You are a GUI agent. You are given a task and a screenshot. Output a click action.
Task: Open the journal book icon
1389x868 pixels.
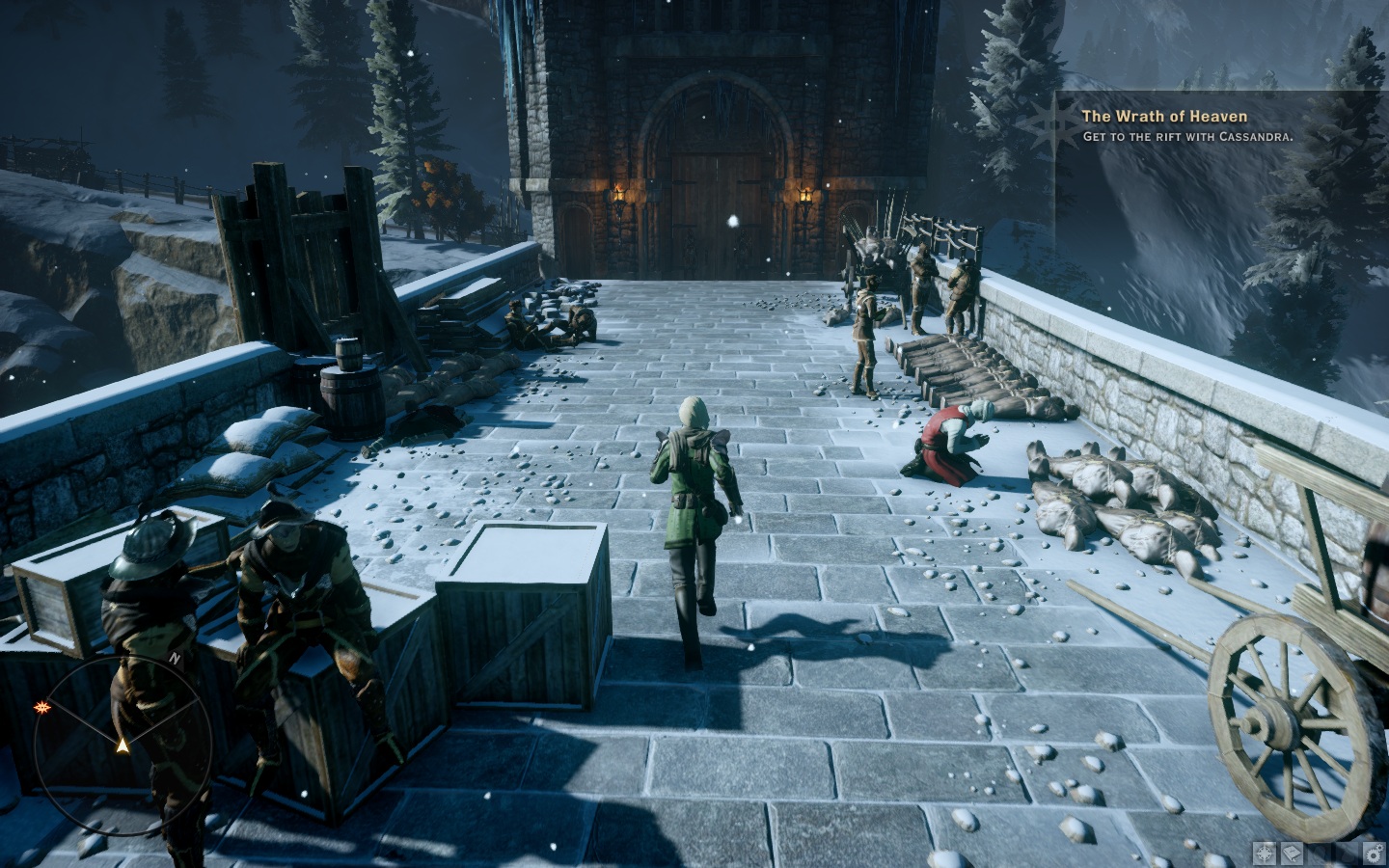[1291, 853]
